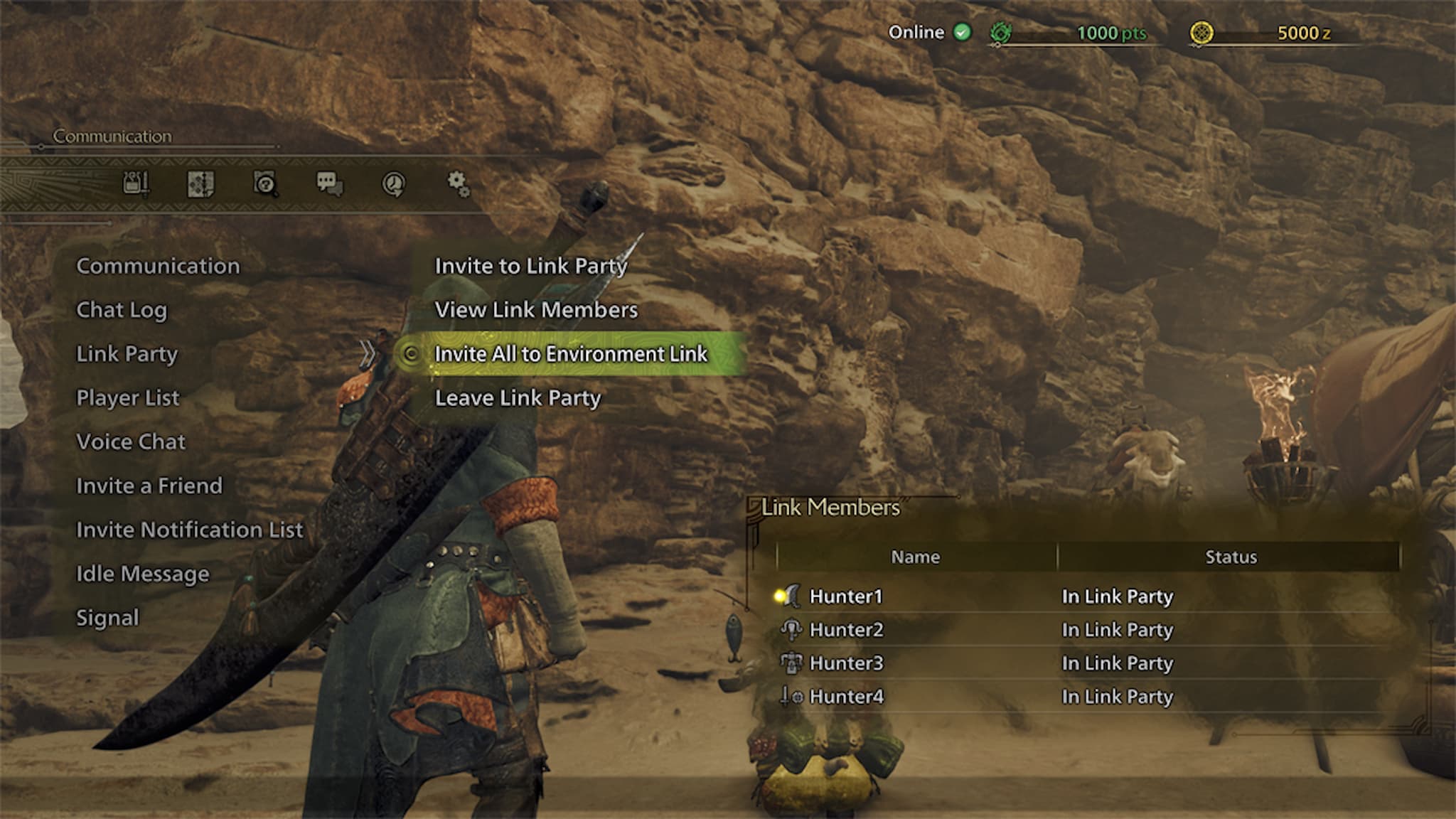The height and width of the screenshot is (819, 1456).
Task: Click Hunter1's great sword weapon icon
Action: [793, 596]
